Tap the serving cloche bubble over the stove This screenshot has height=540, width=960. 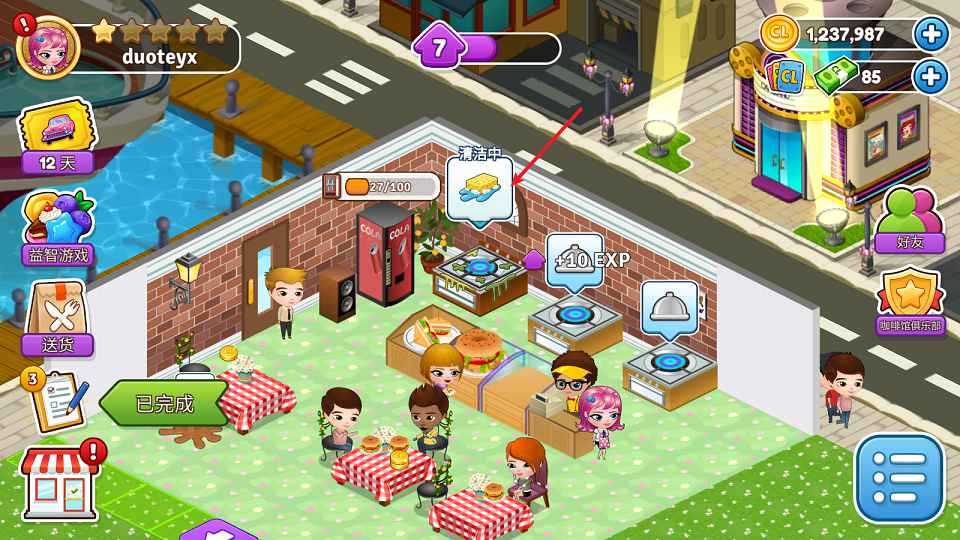coord(669,308)
